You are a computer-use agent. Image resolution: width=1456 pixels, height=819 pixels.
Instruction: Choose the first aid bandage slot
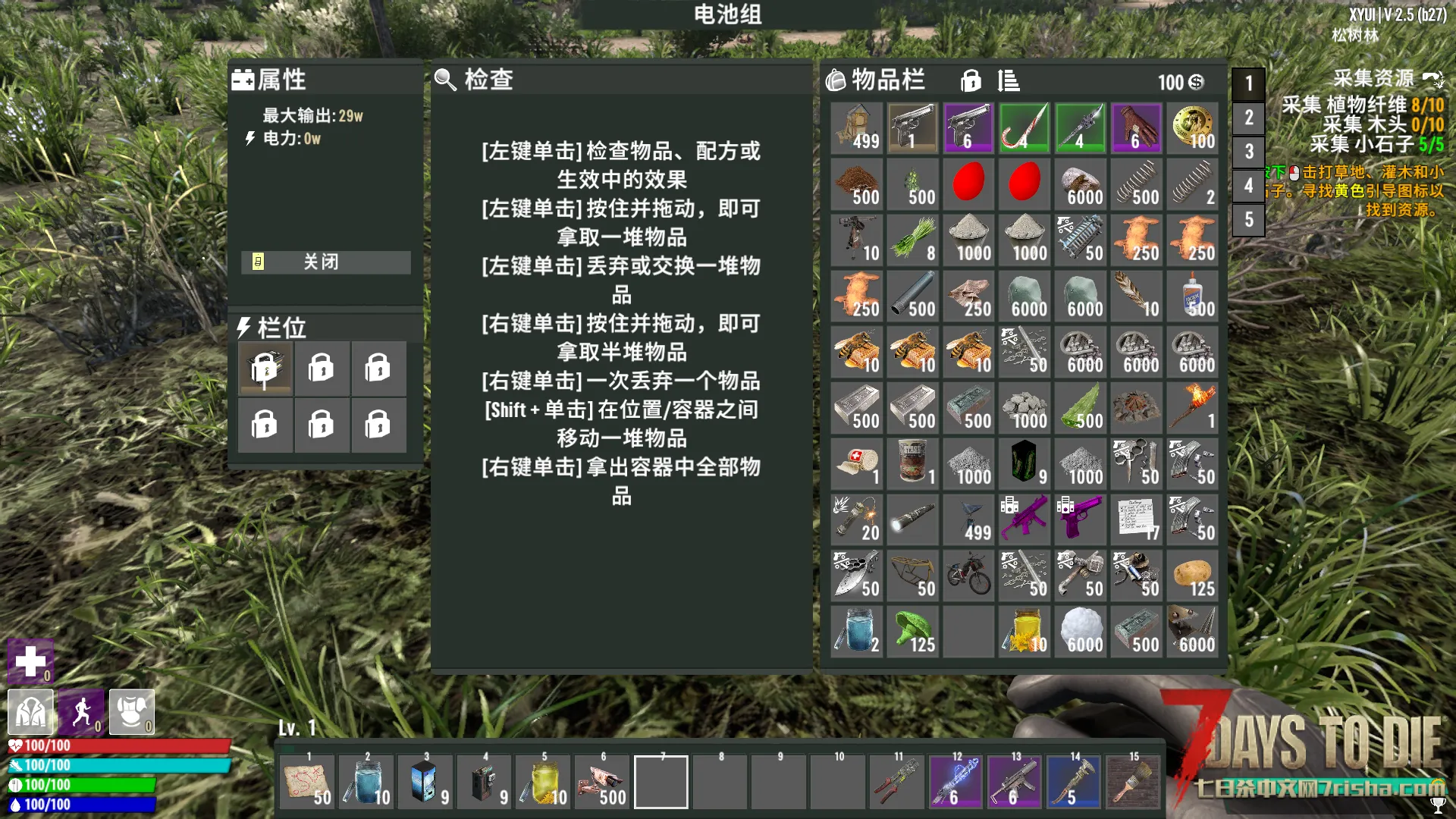[856, 464]
